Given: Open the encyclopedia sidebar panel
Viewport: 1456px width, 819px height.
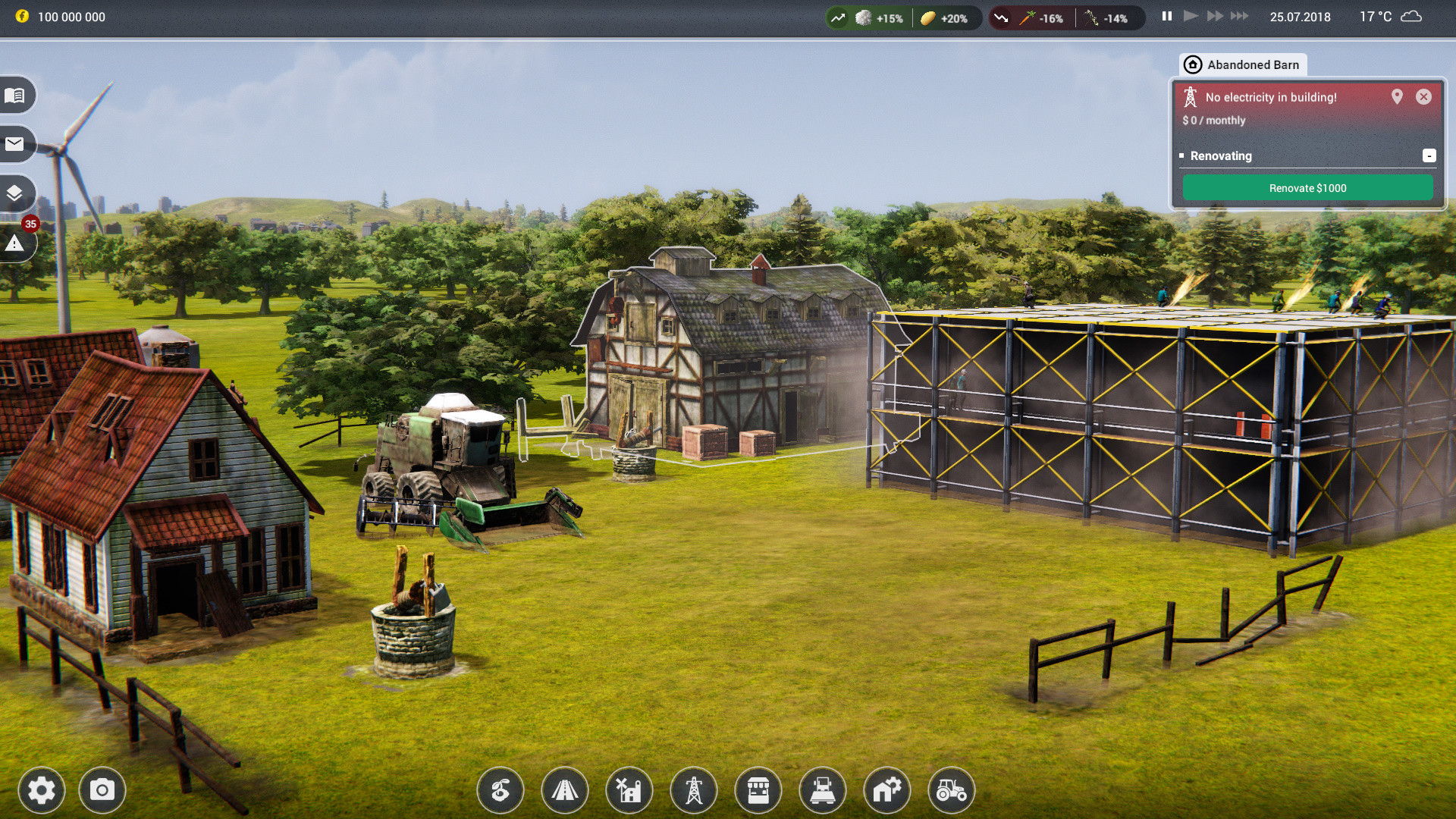Looking at the screenshot, I should click(x=17, y=95).
